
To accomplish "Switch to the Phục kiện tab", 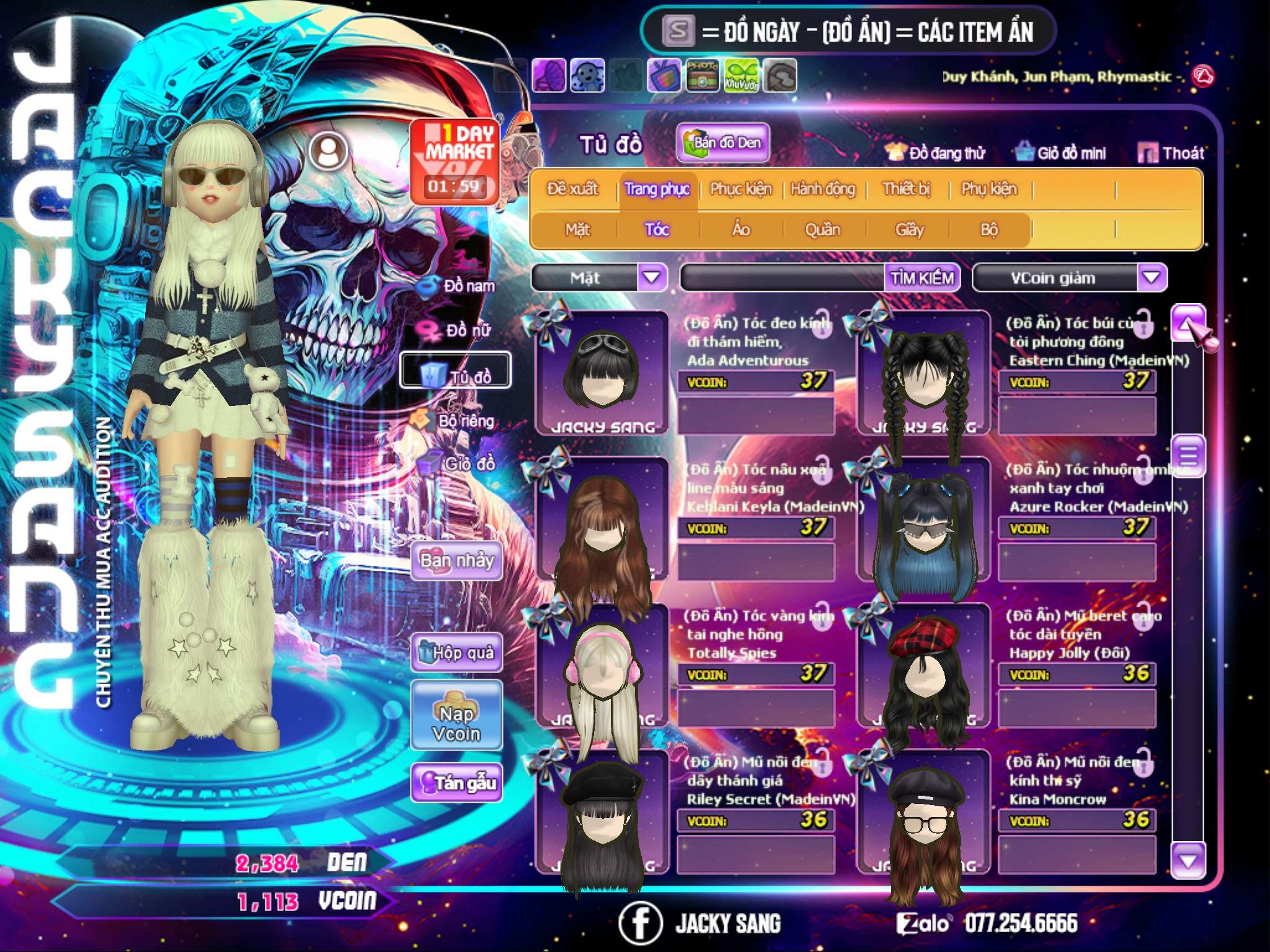I will pyautogui.click(x=740, y=189).
